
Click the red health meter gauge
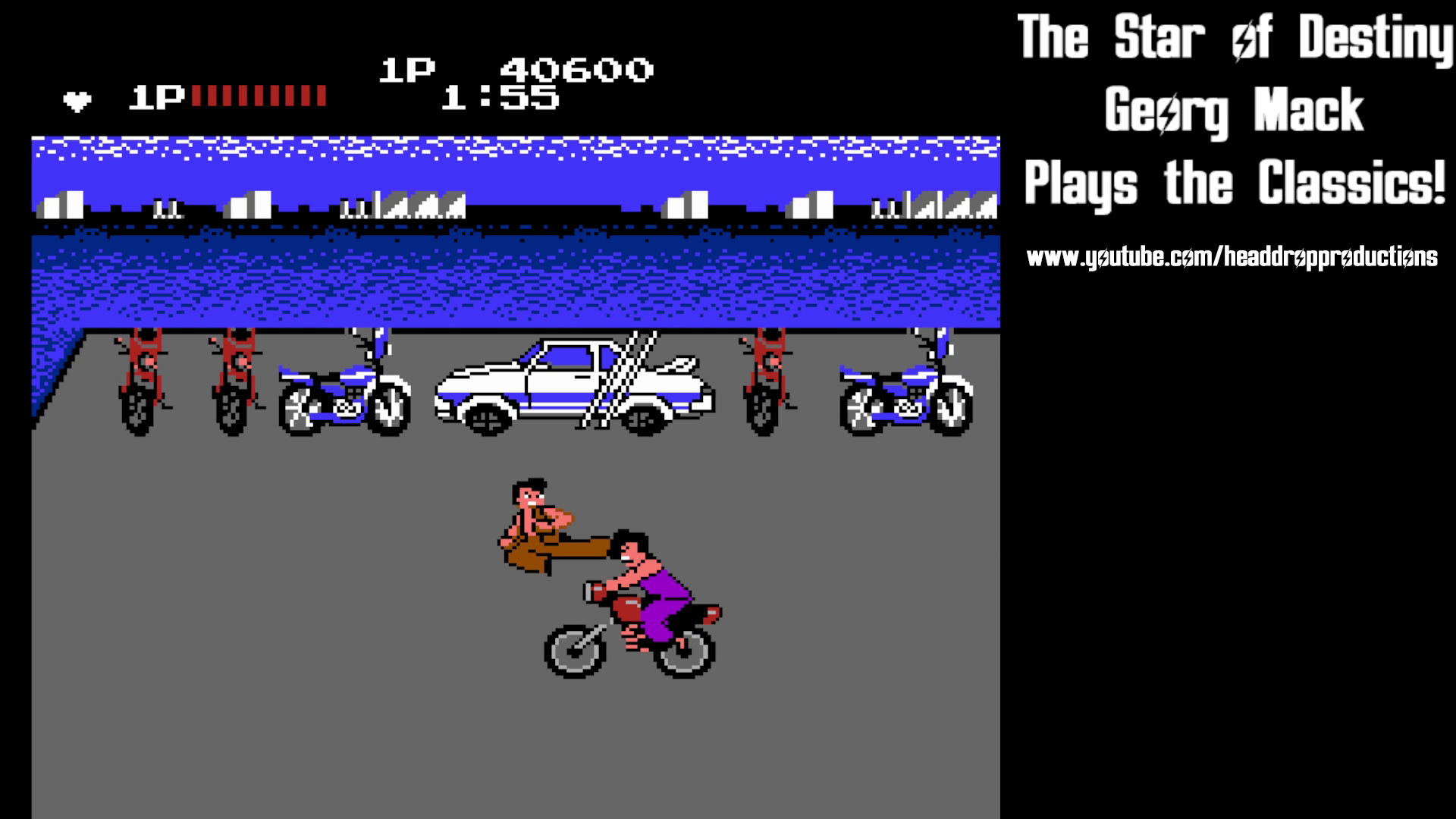click(x=258, y=96)
